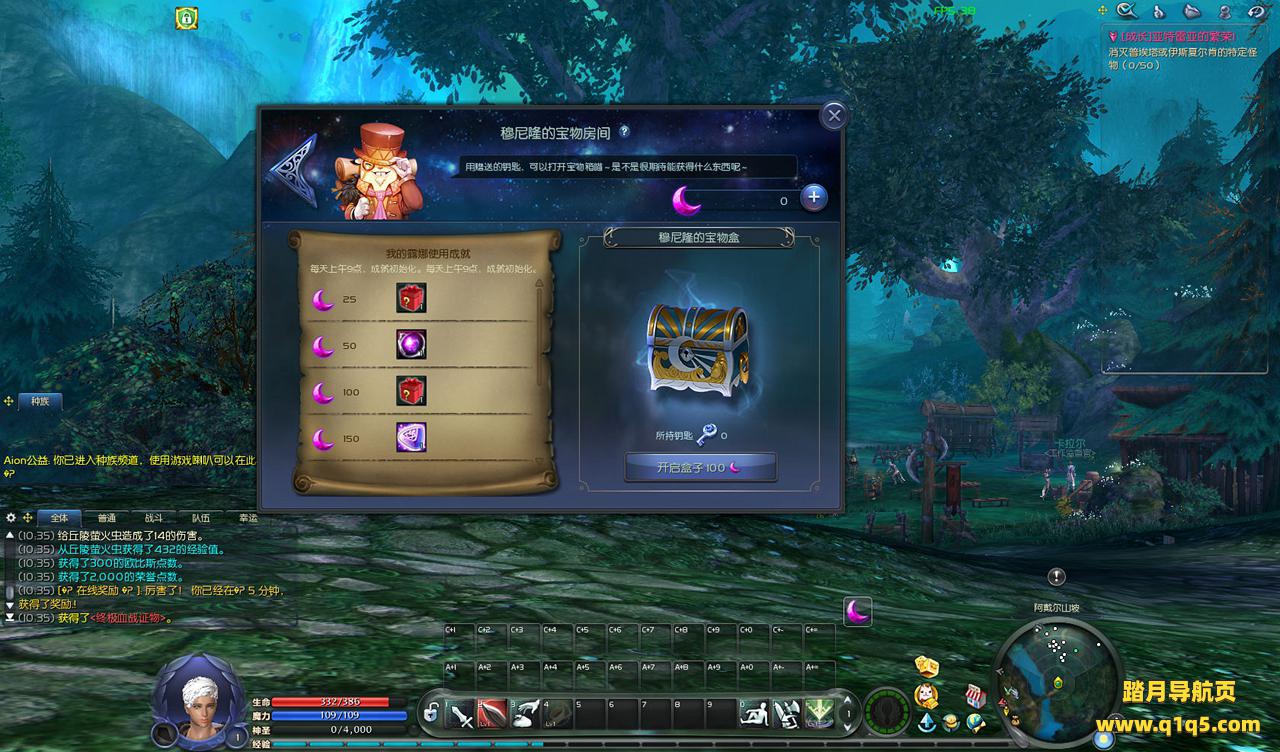The image size is (1280, 752).
Task: Open the shop stall icon near minimap
Action: (x=975, y=695)
